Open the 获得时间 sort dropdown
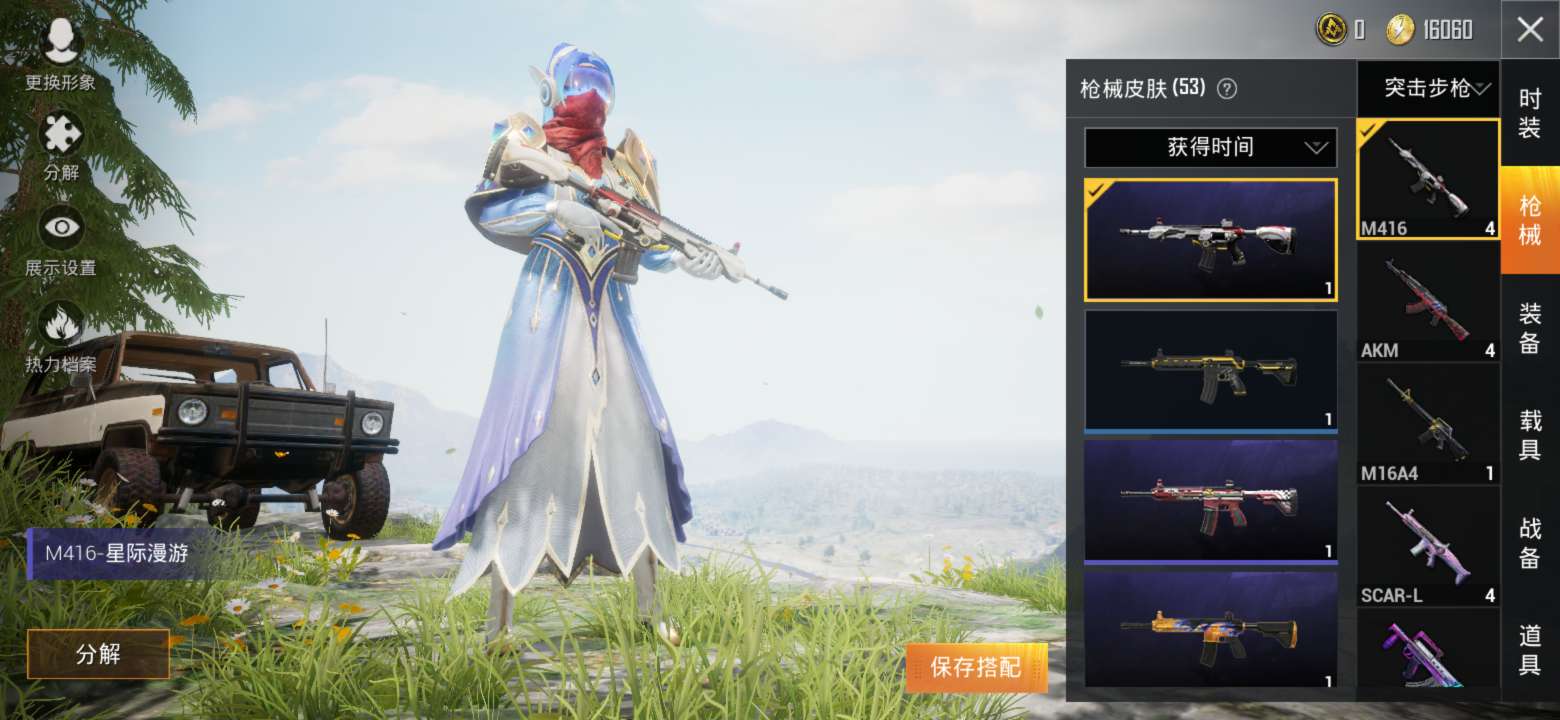This screenshot has width=1560, height=720. tap(1210, 148)
